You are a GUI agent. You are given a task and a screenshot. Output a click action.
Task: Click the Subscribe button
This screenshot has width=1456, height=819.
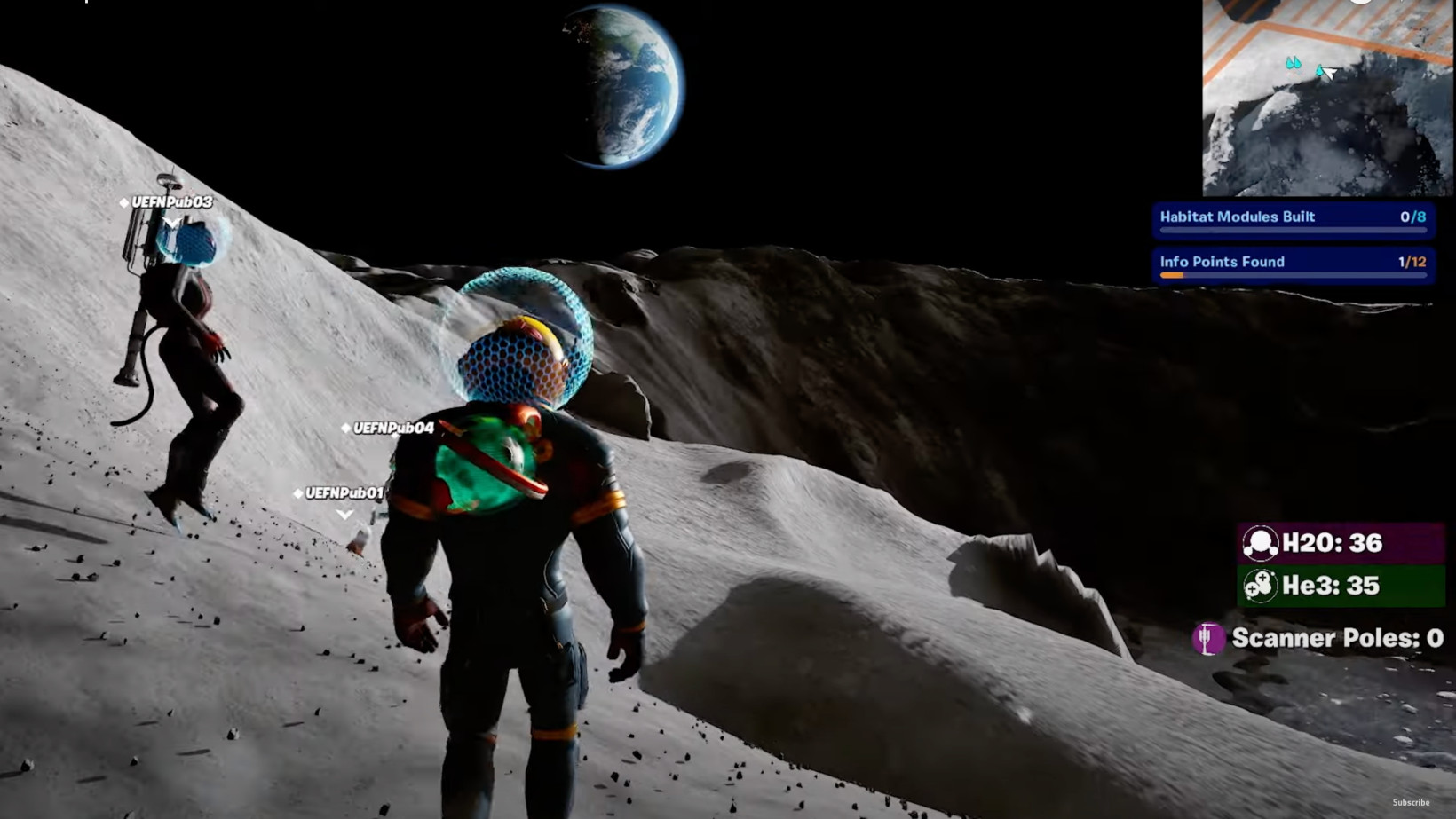(x=1412, y=802)
